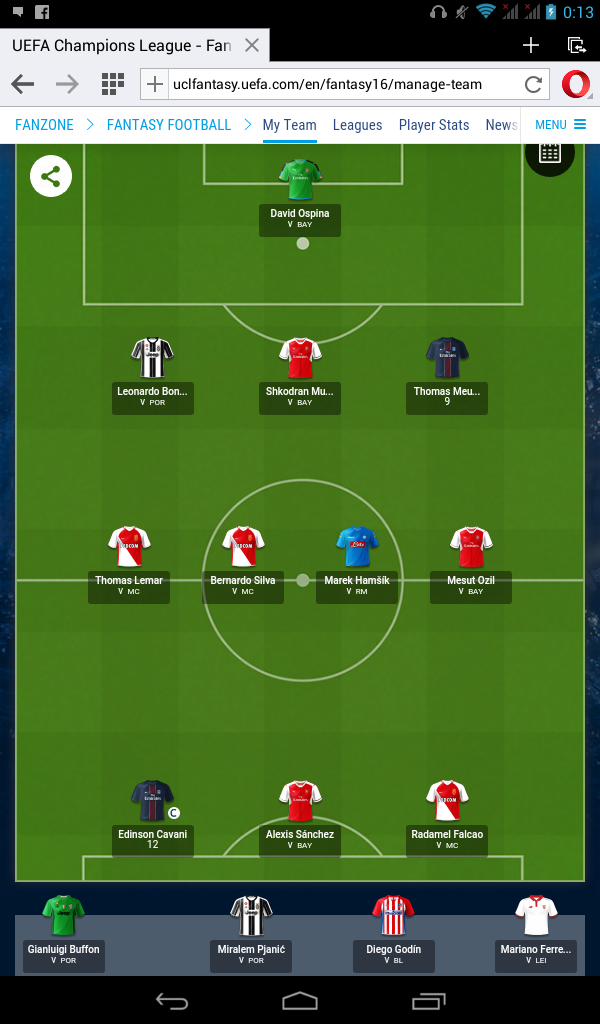Pick substitute goalkeeper Gianluigi Buffon
The height and width of the screenshot is (1024, 600).
(x=64, y=916)
